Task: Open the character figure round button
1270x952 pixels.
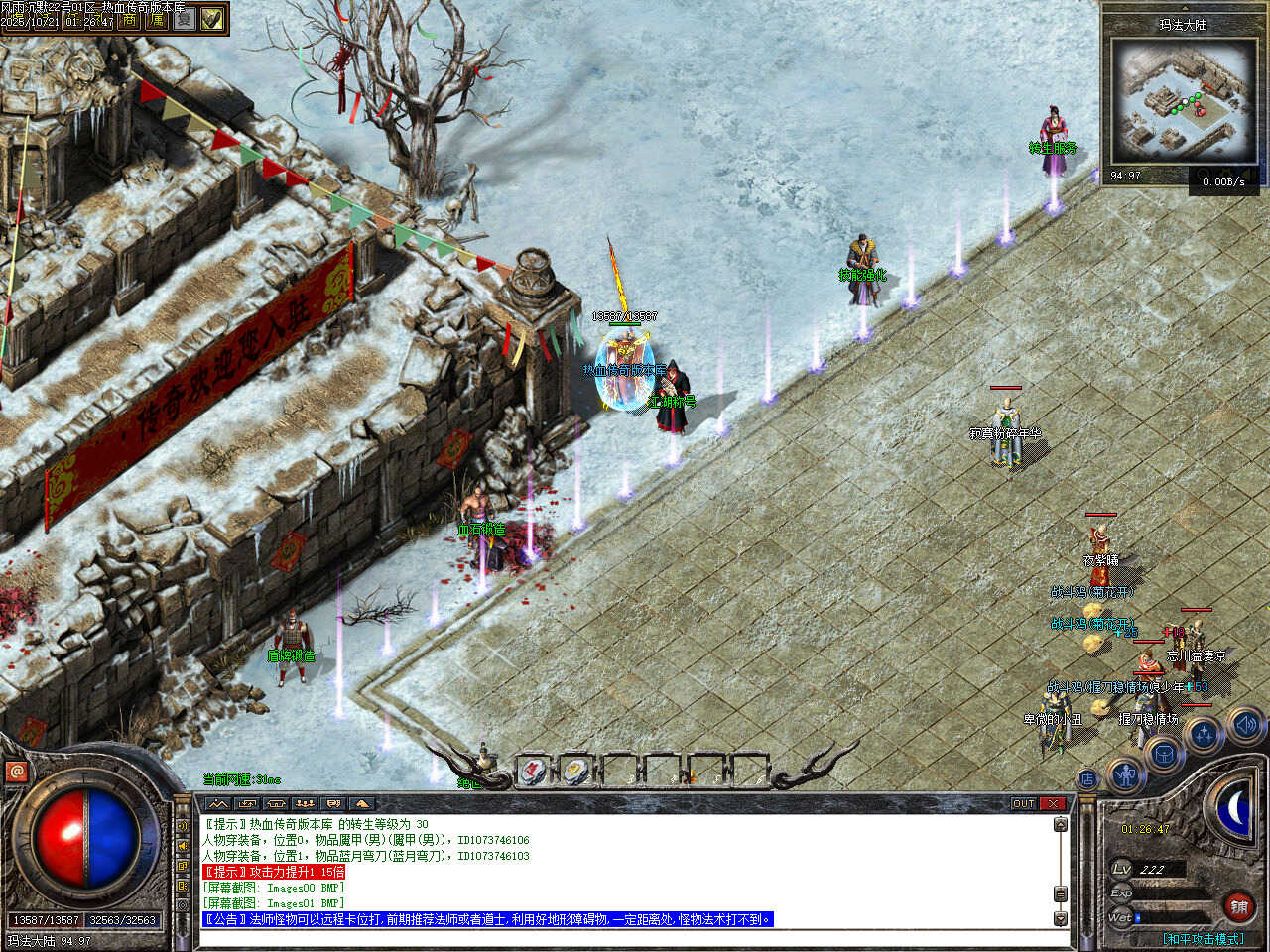Action: pyautogui.click(x=1125, y=774)
